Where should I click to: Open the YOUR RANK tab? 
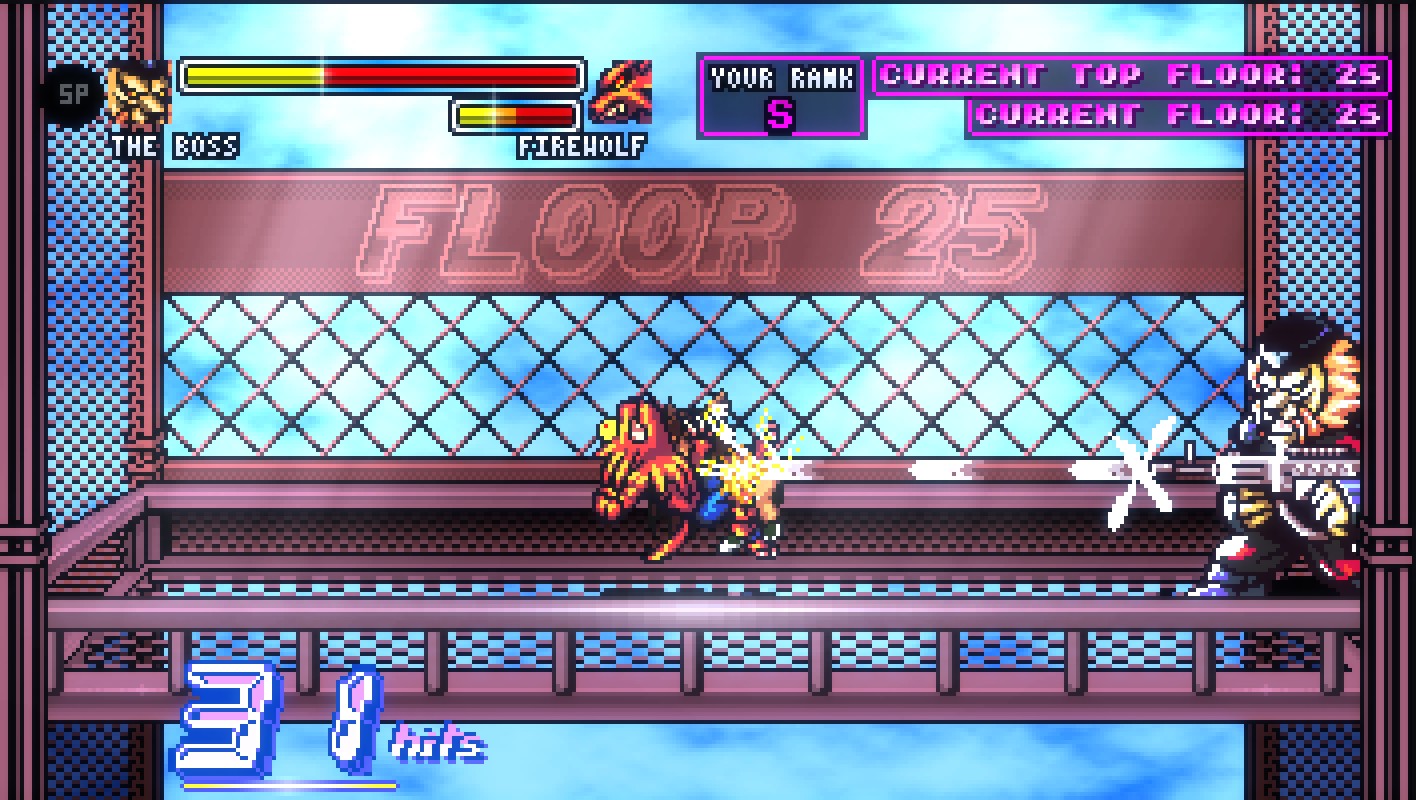(781, 75)
